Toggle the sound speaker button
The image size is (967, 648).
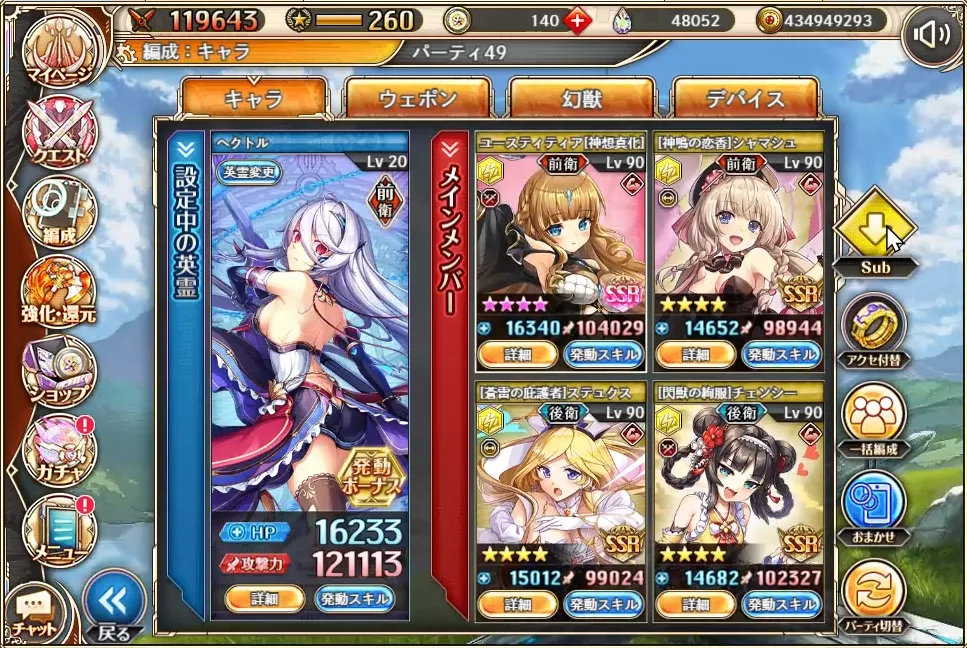coord(932,37)
